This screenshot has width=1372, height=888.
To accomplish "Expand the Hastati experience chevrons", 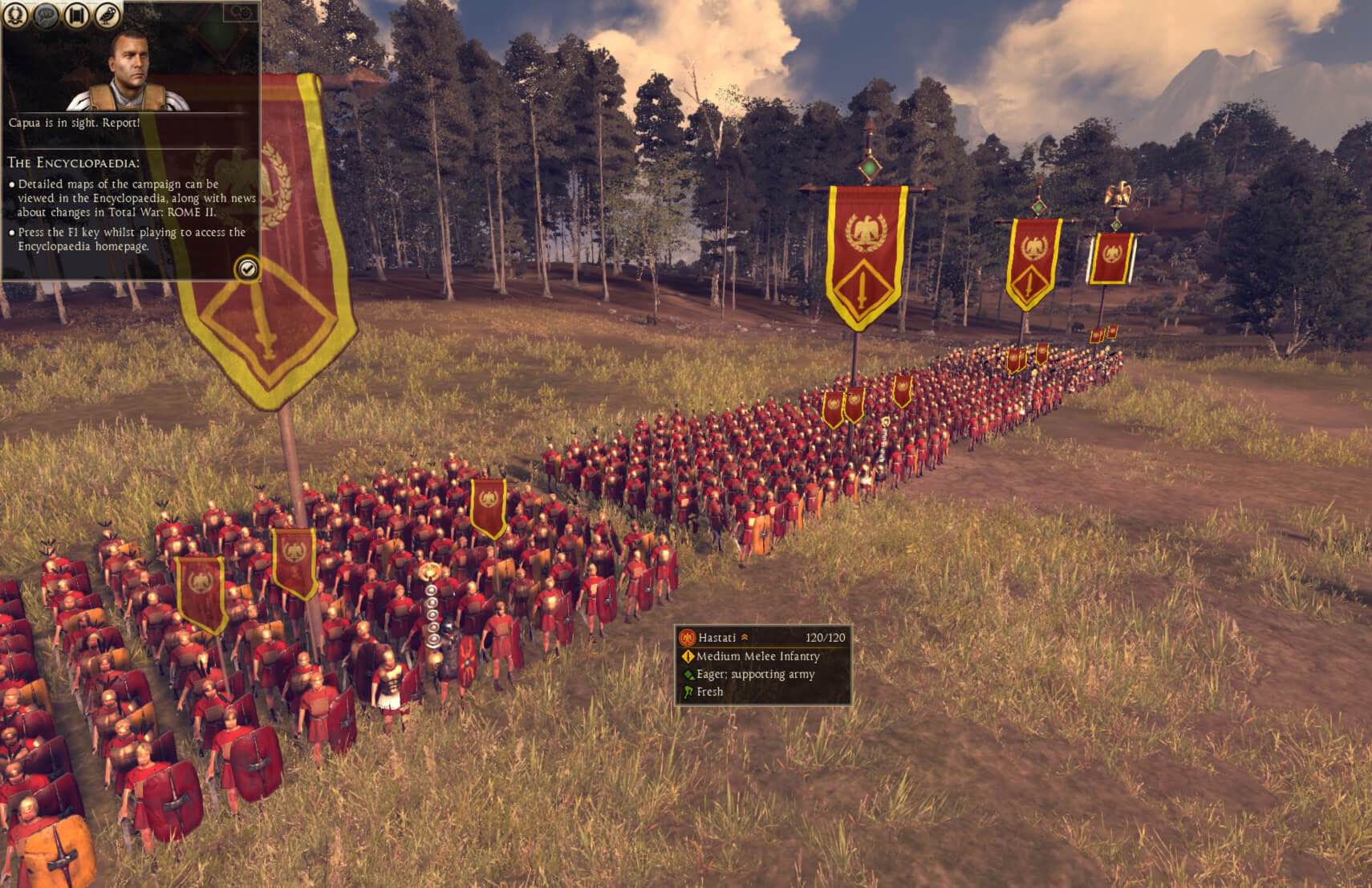I will click(x=745, y=637).
